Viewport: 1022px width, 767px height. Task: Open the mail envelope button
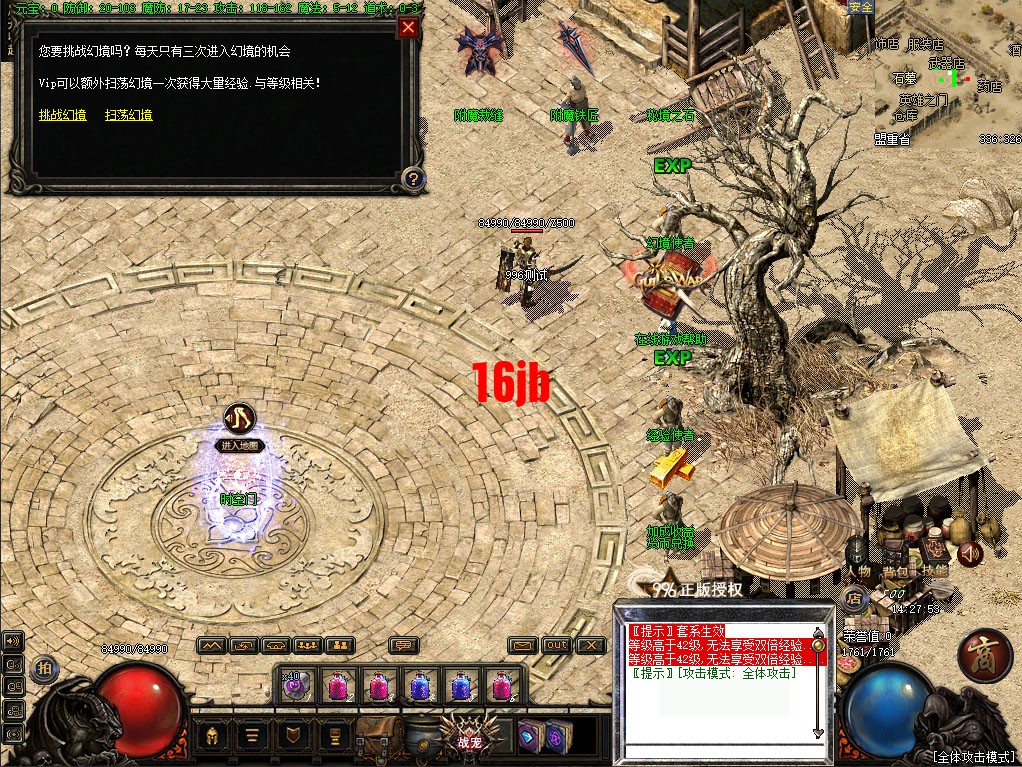pyautogui.click(x=522, y=646)
